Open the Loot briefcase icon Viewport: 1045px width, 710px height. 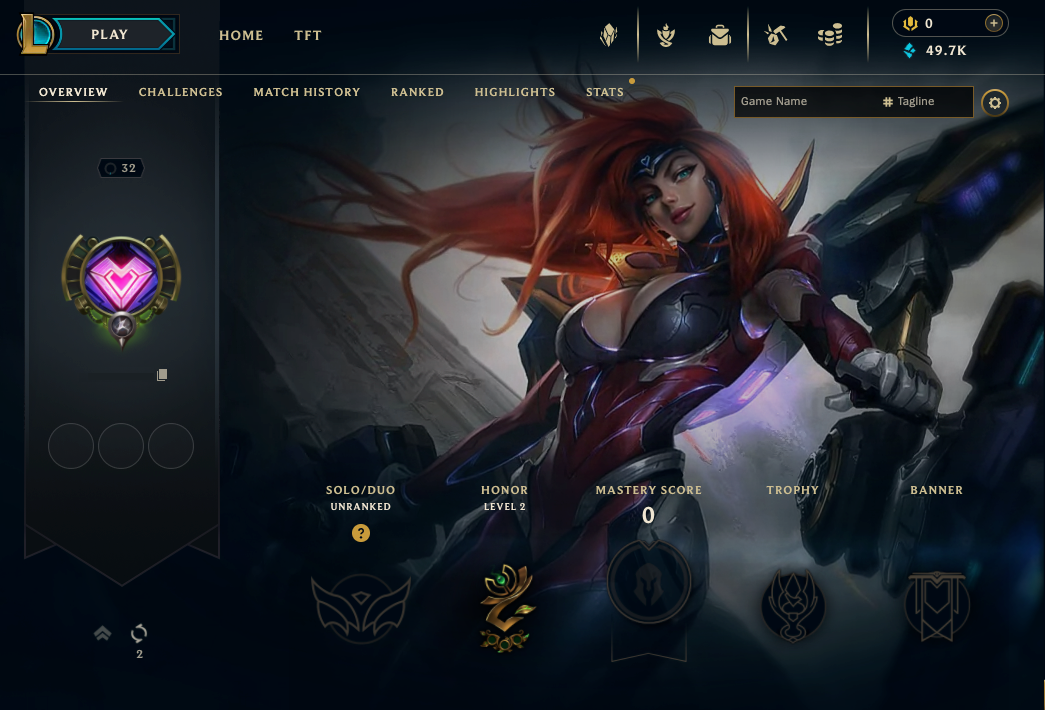tap(719, 36)
